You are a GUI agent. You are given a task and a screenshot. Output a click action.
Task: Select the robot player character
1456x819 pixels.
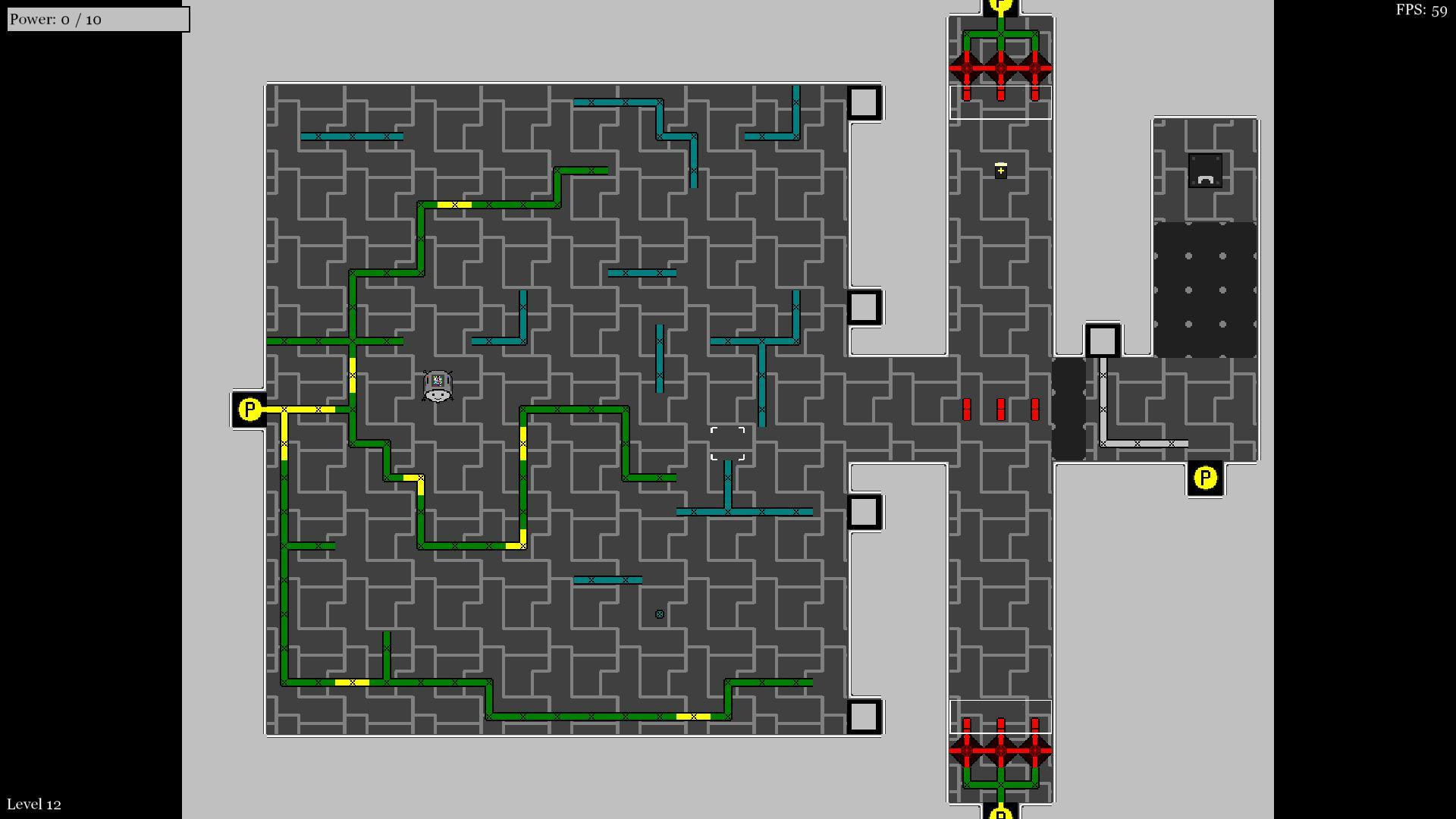(x=438, y=385)
